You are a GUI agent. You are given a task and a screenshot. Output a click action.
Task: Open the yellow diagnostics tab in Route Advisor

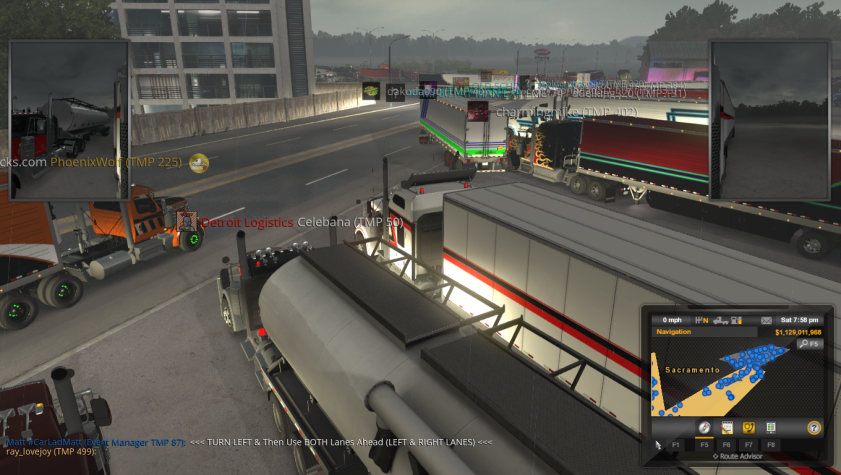tap(748, 428)
